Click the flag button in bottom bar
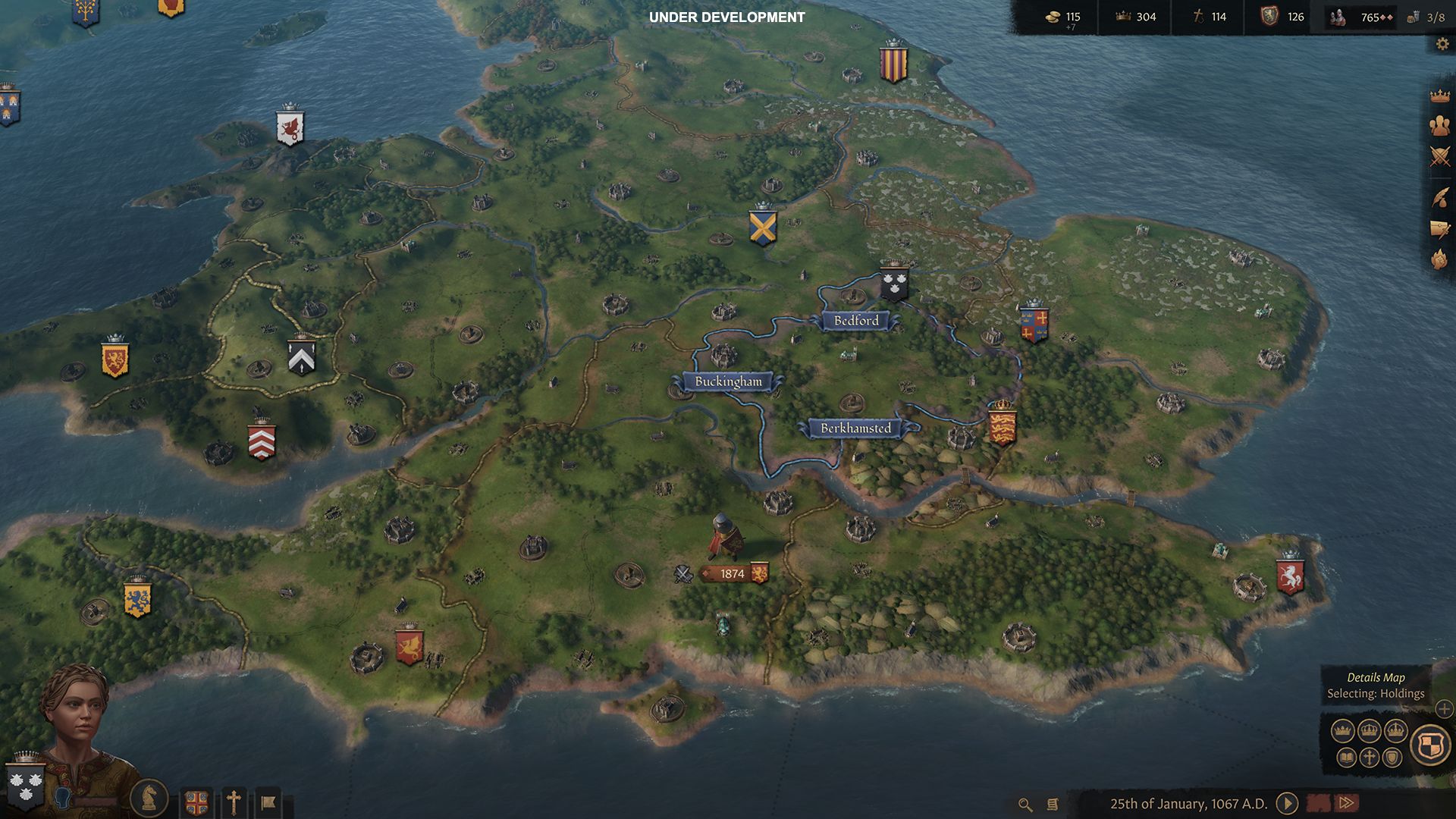 268,802
